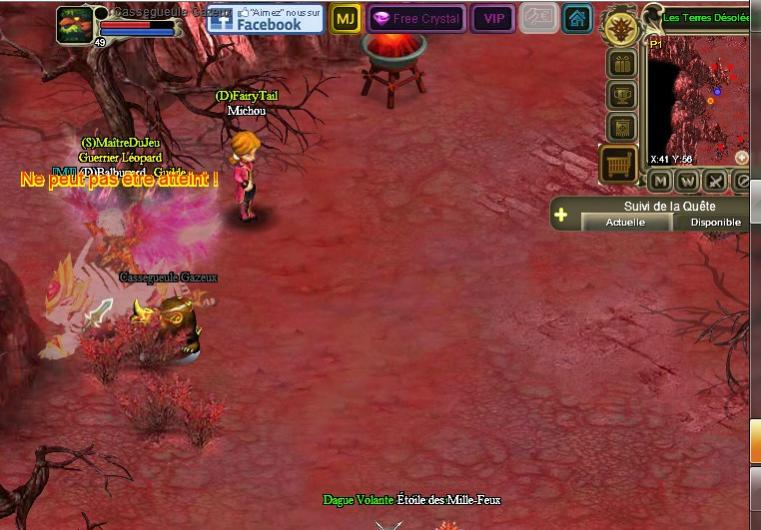Image resolution: width=761 pixels, height=530 pixels.
Task: Click the M button under minimap
Action: pos(659,181)
